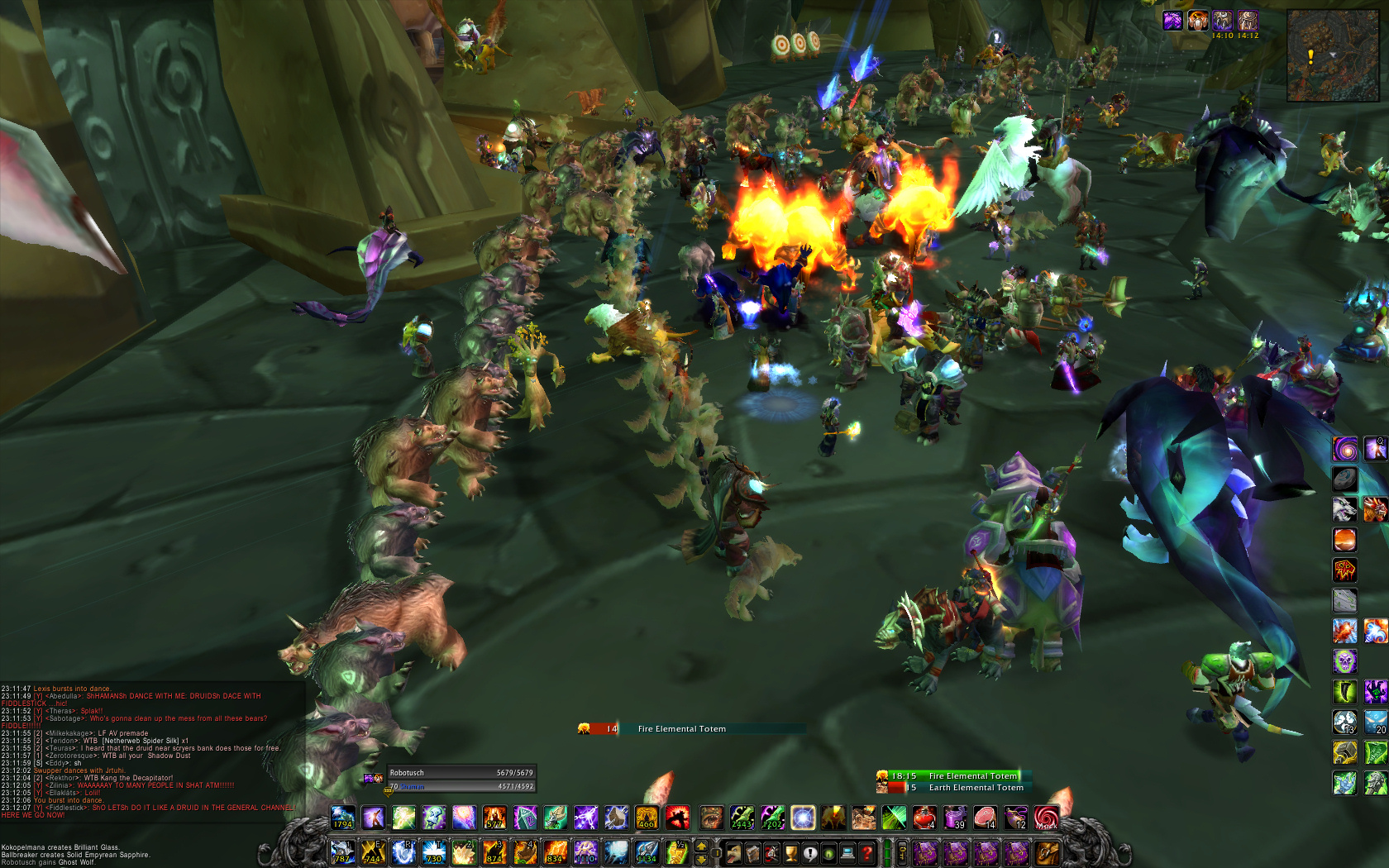Use the raw meat food item
This screenshot has height=868, width=1389.
point(985,818)
